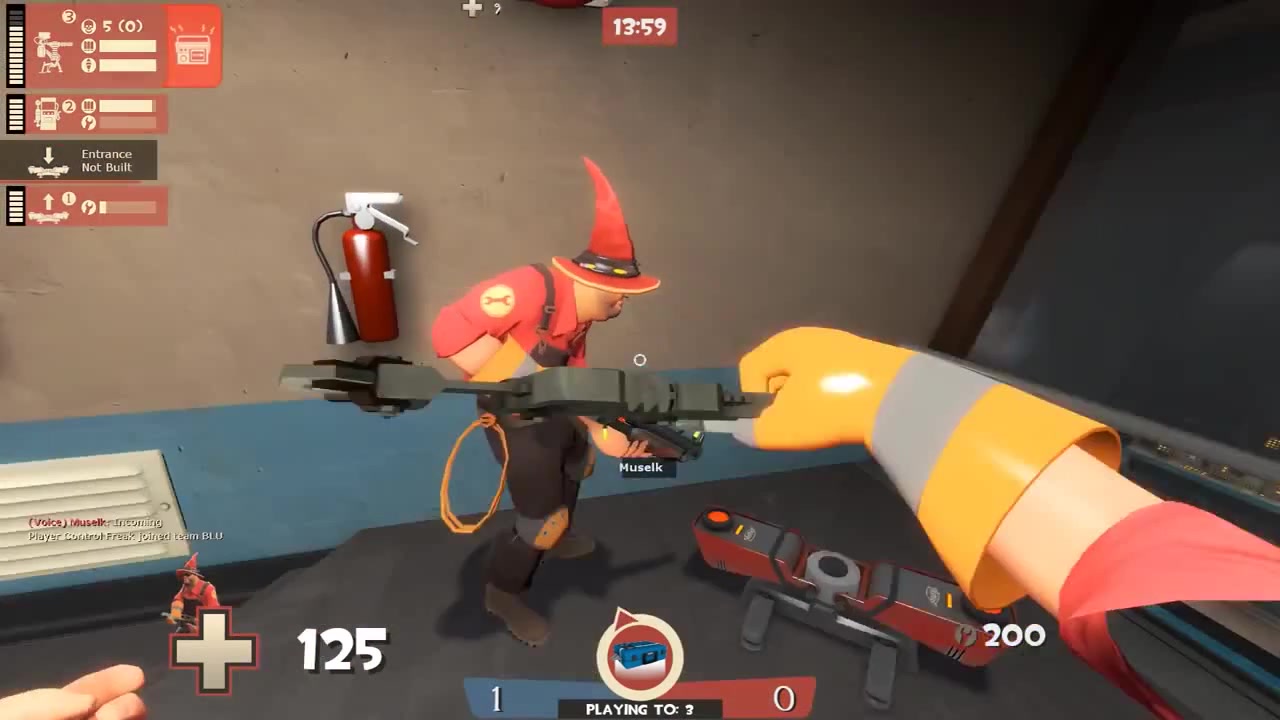
Task: Select the sentry gun status icon
Action: click(x=50, y=52)
